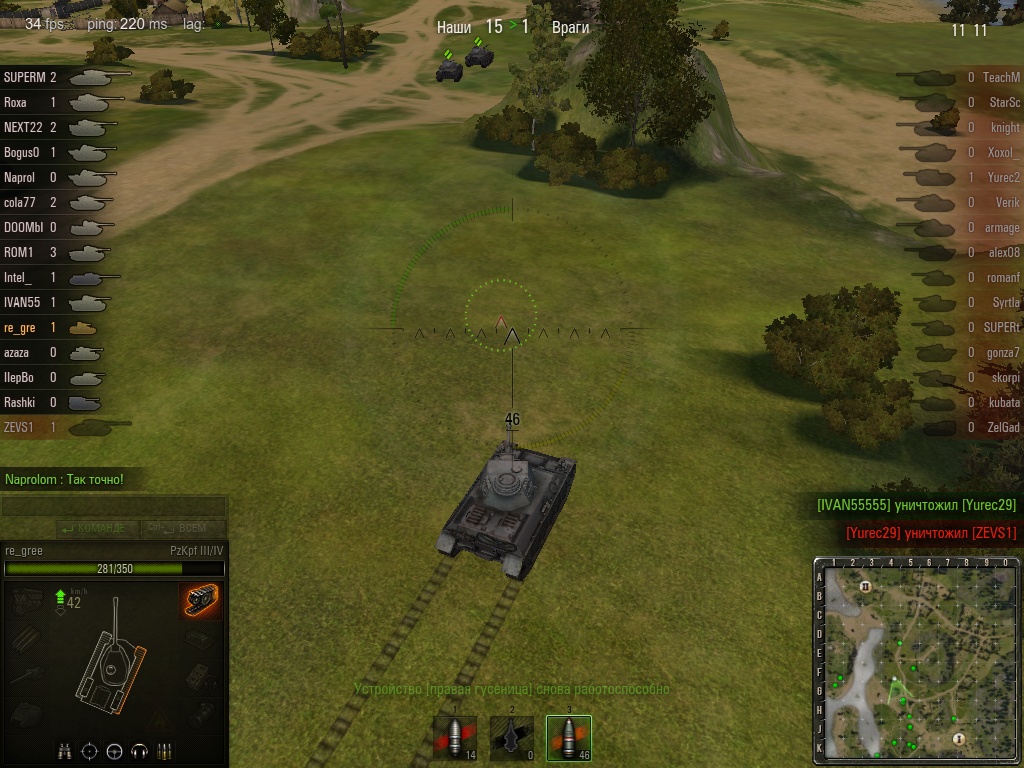Select the binoculars commander crew icon

pos(65,751)
